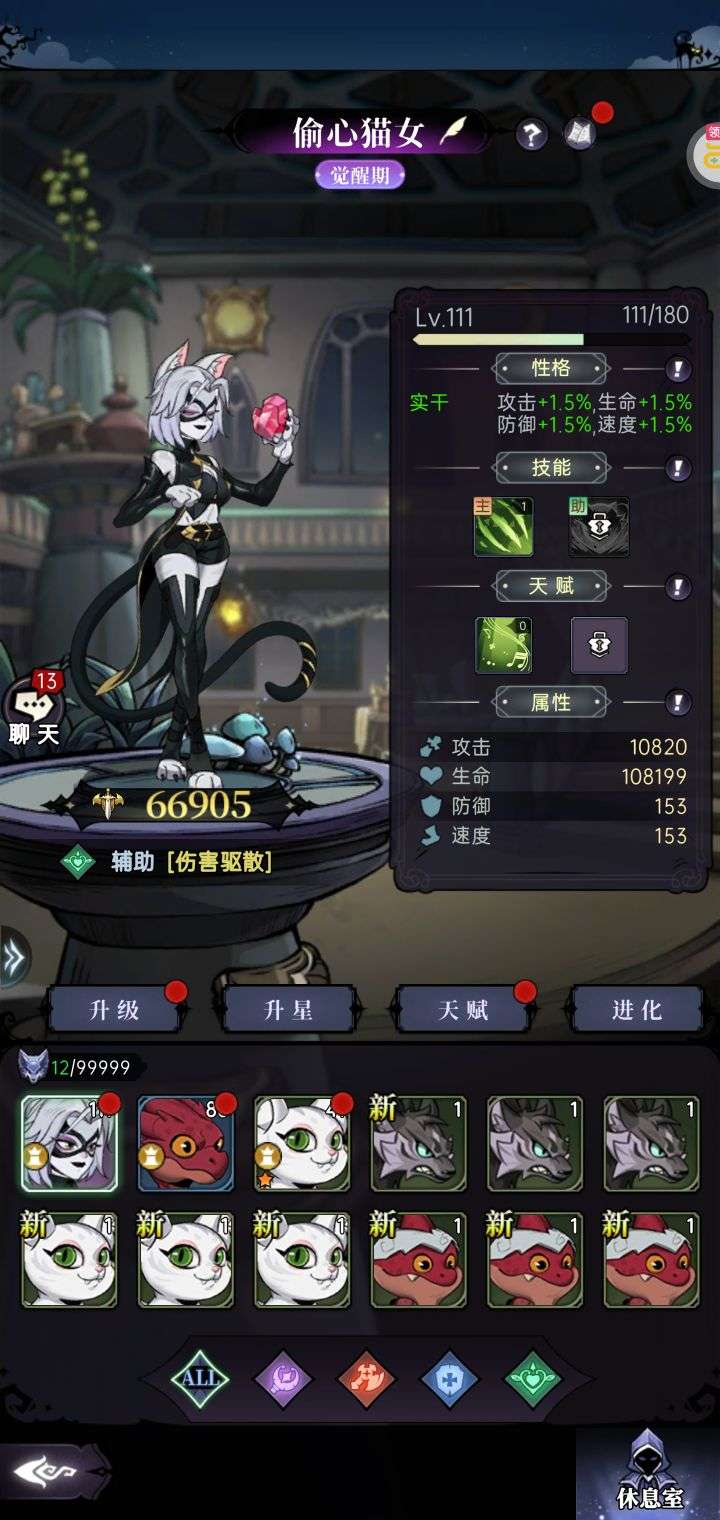Open the 升星 star-up menu
This screenshot has width=720, height=1520.
(288, 1010)
